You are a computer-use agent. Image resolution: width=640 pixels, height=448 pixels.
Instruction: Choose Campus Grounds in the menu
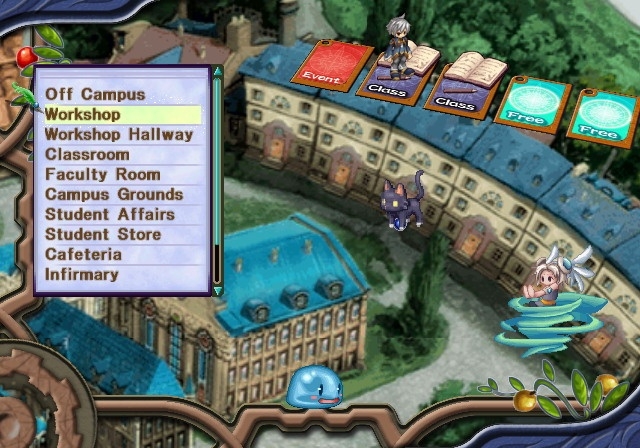click(114, 195)
